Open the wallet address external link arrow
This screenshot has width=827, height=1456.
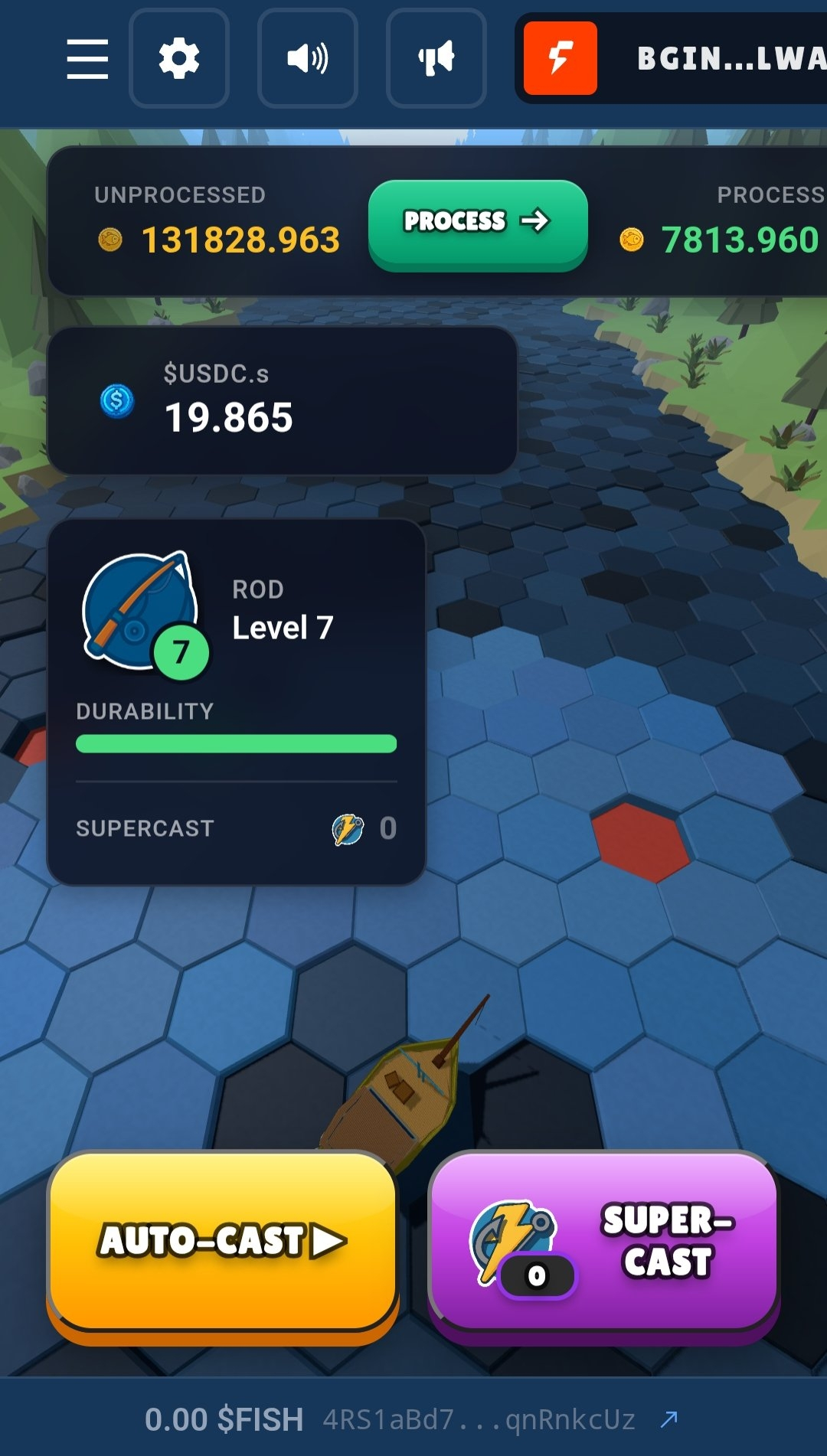[x=669, y=1419]
